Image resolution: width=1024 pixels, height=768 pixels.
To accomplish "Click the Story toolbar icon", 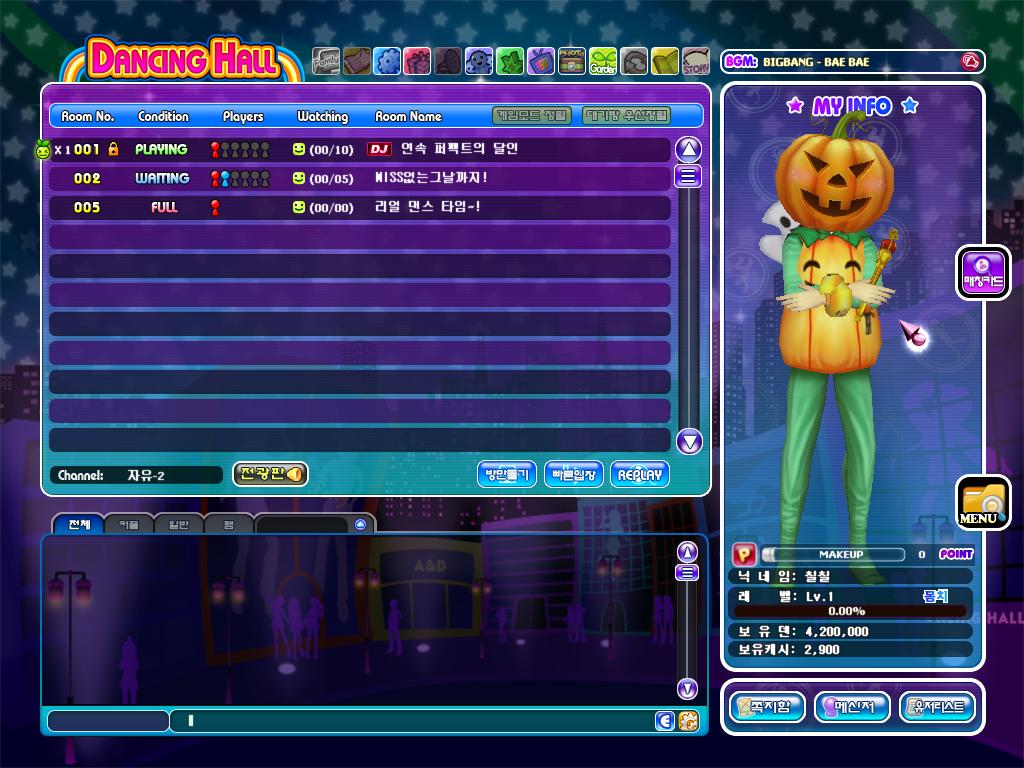I will [696, 62].
